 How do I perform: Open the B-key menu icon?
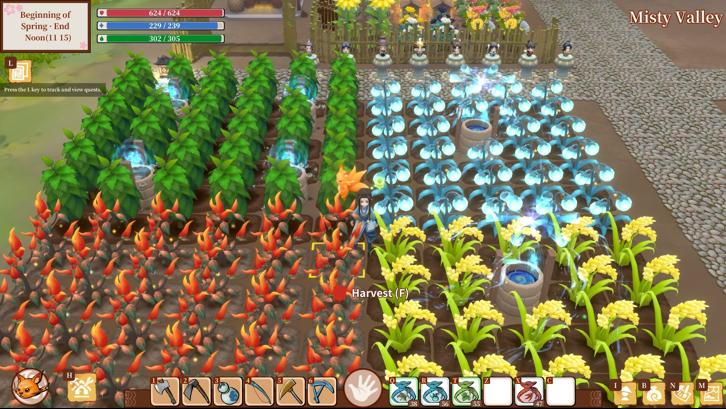(654, 394)
